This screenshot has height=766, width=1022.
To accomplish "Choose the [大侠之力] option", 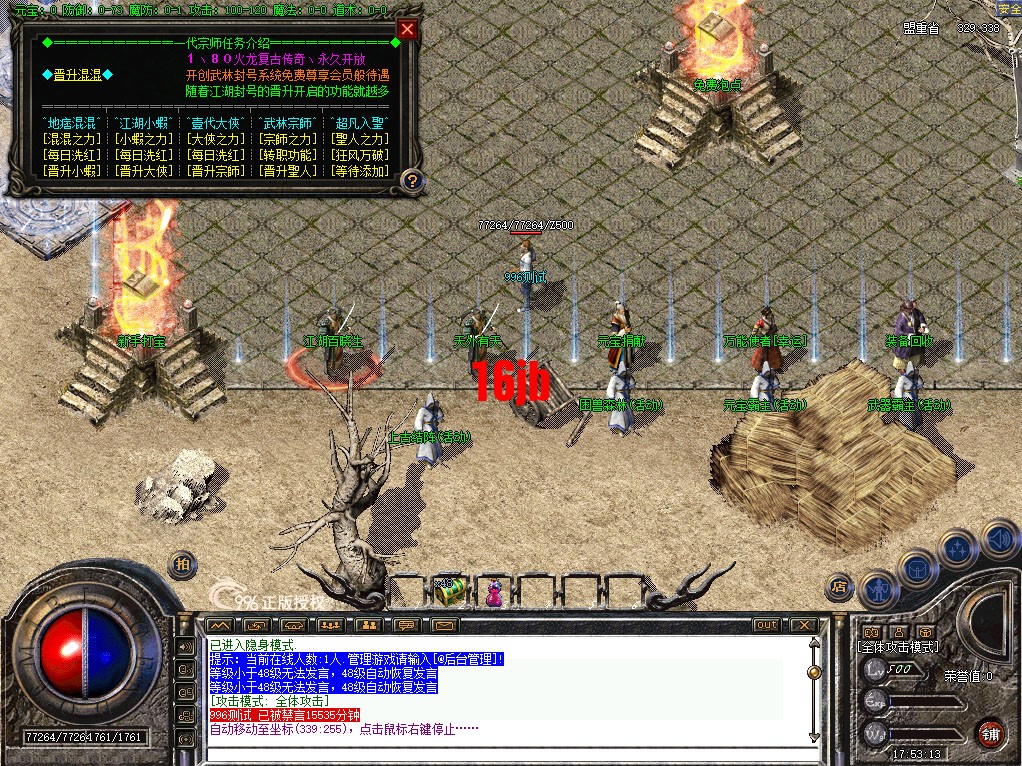I will click(x=215, y=139).
